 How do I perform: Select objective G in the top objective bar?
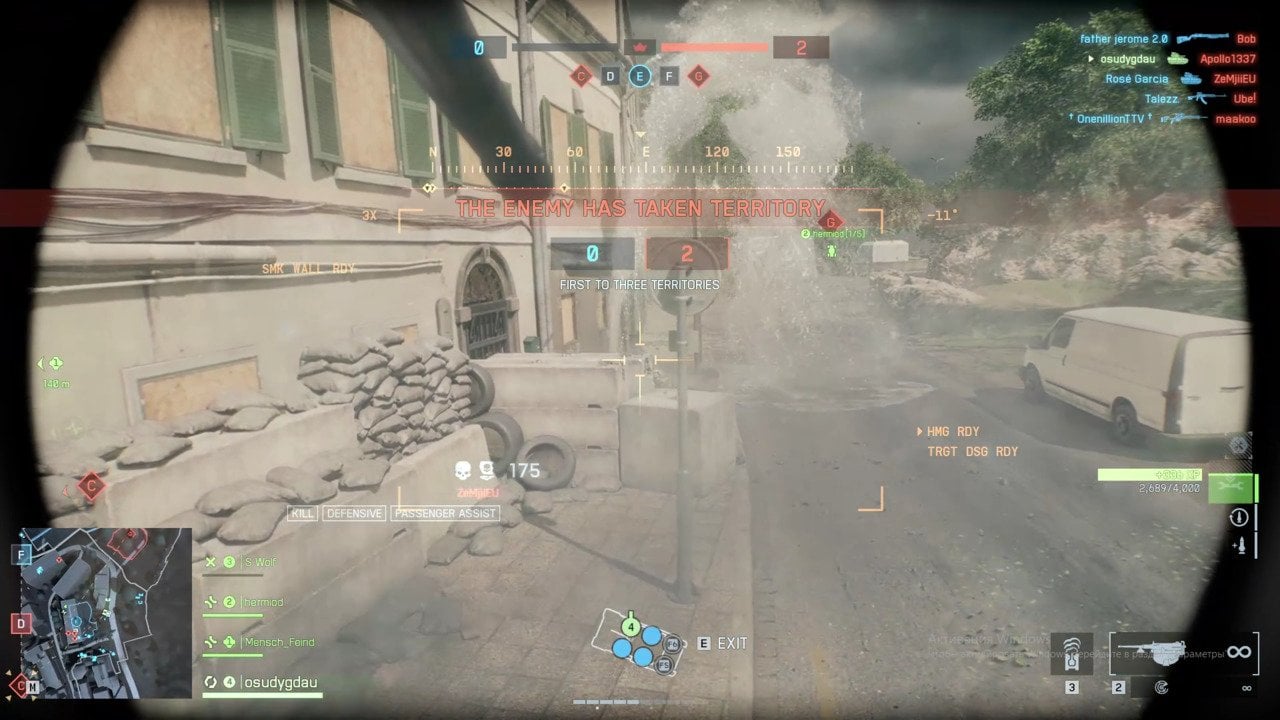point(698,76)
